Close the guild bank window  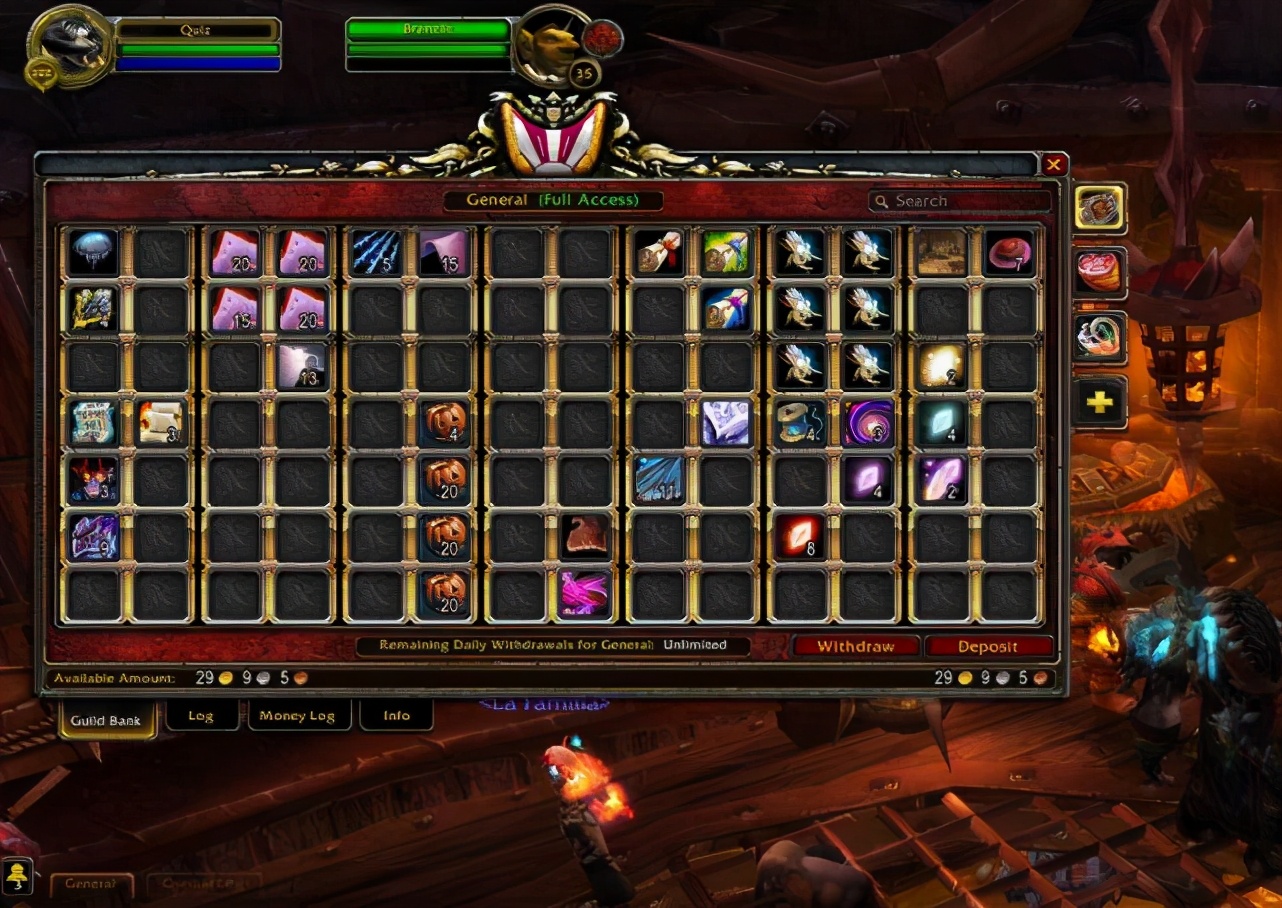[x=1054, y=165]
